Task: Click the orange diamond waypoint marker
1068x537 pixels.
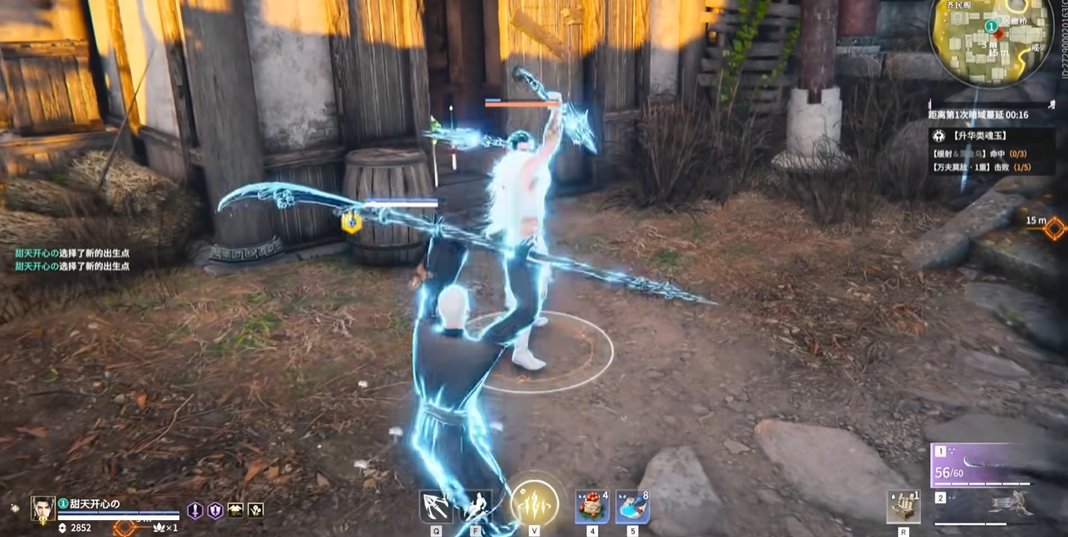Action: tap(1054, 229)
